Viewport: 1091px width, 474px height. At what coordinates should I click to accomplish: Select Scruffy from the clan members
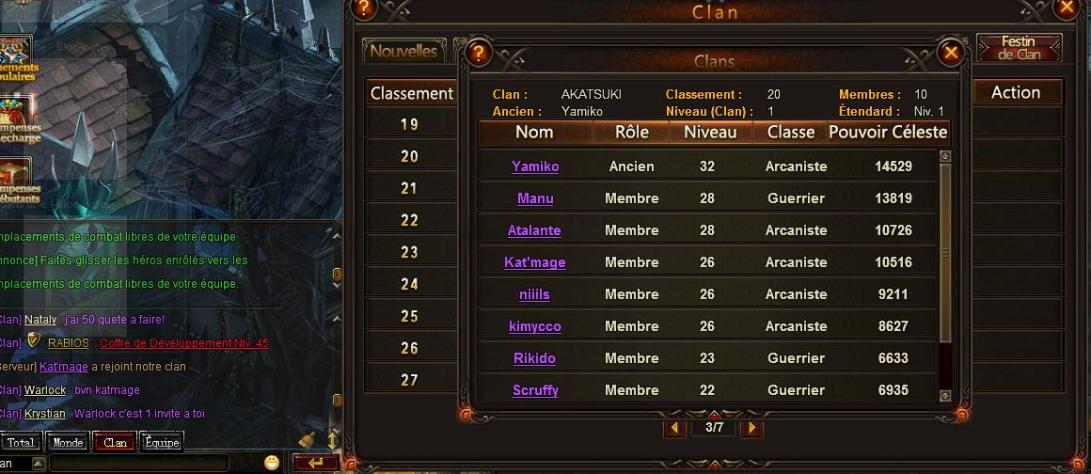[x=535, y=391]
